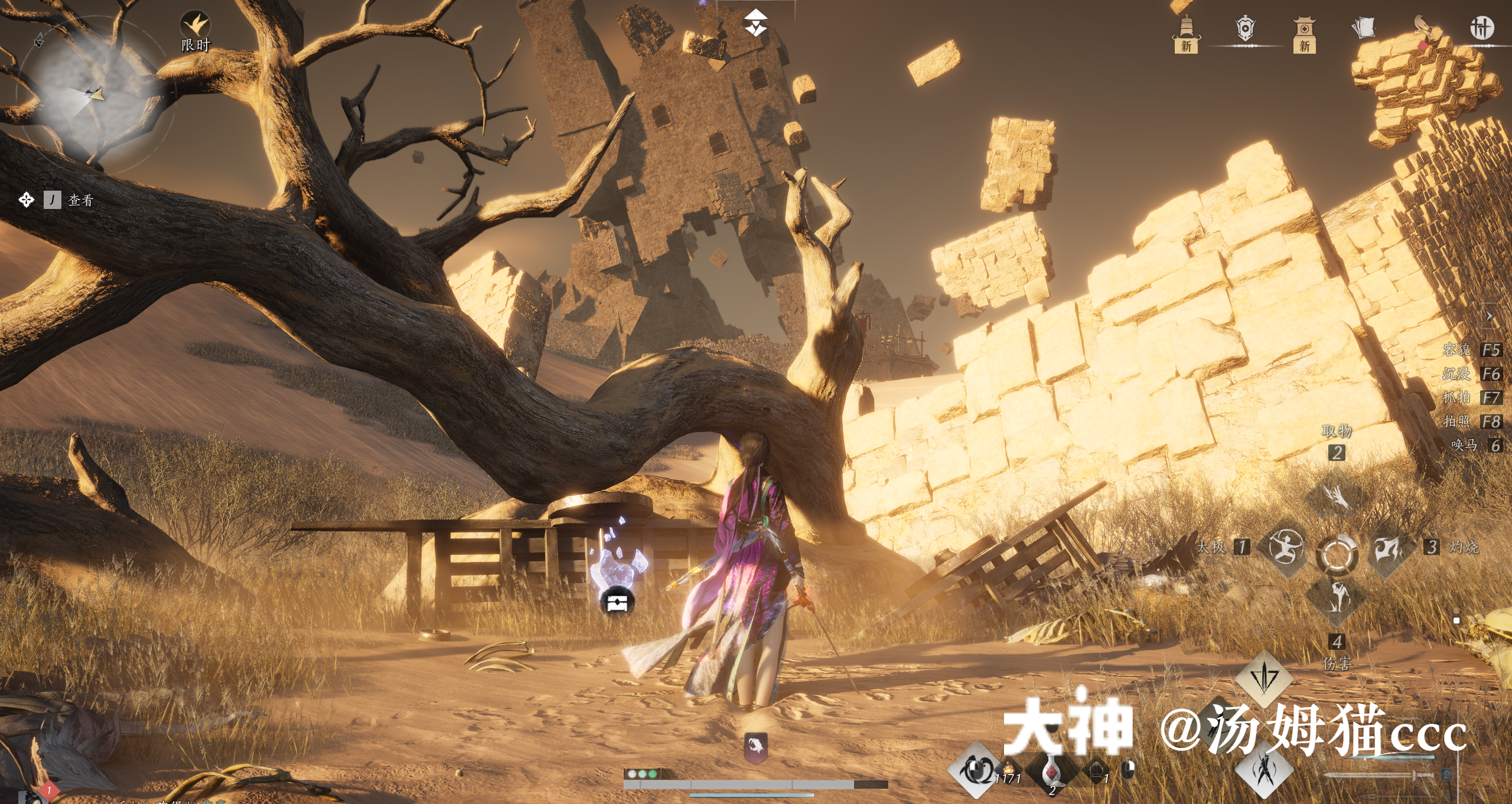Open the round main menu icon
This screenshot has width=1512, height=804.
1481,28
